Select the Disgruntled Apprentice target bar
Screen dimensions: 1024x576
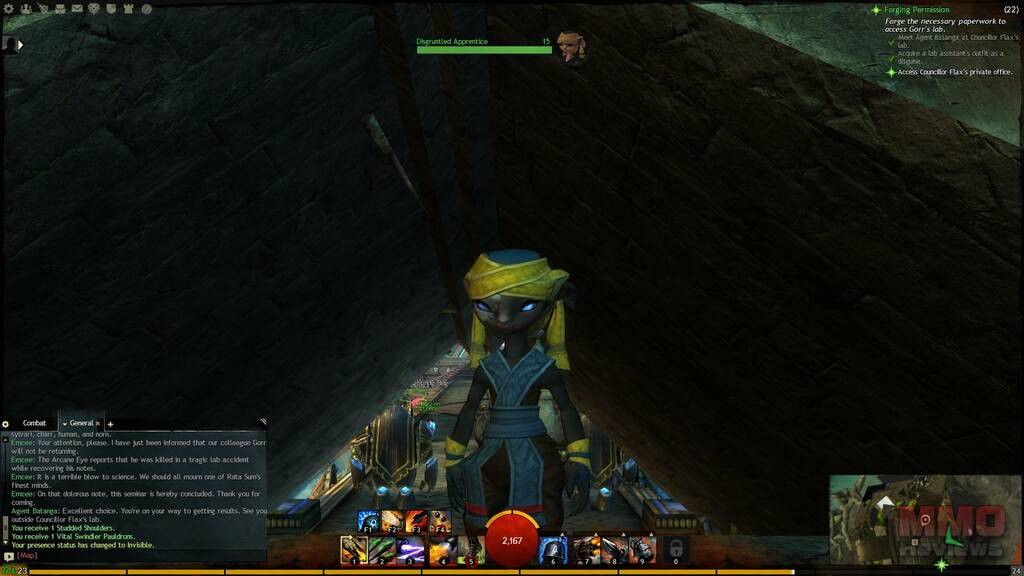tap(484, 49)
